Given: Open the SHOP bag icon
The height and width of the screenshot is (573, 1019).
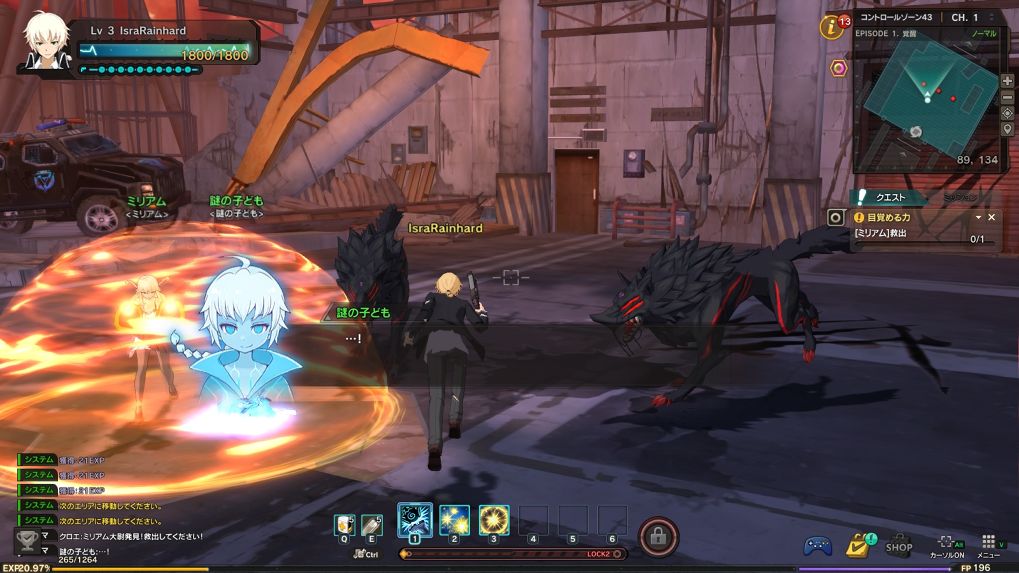Looking at the screenshot, I should [x=899, y=545].
